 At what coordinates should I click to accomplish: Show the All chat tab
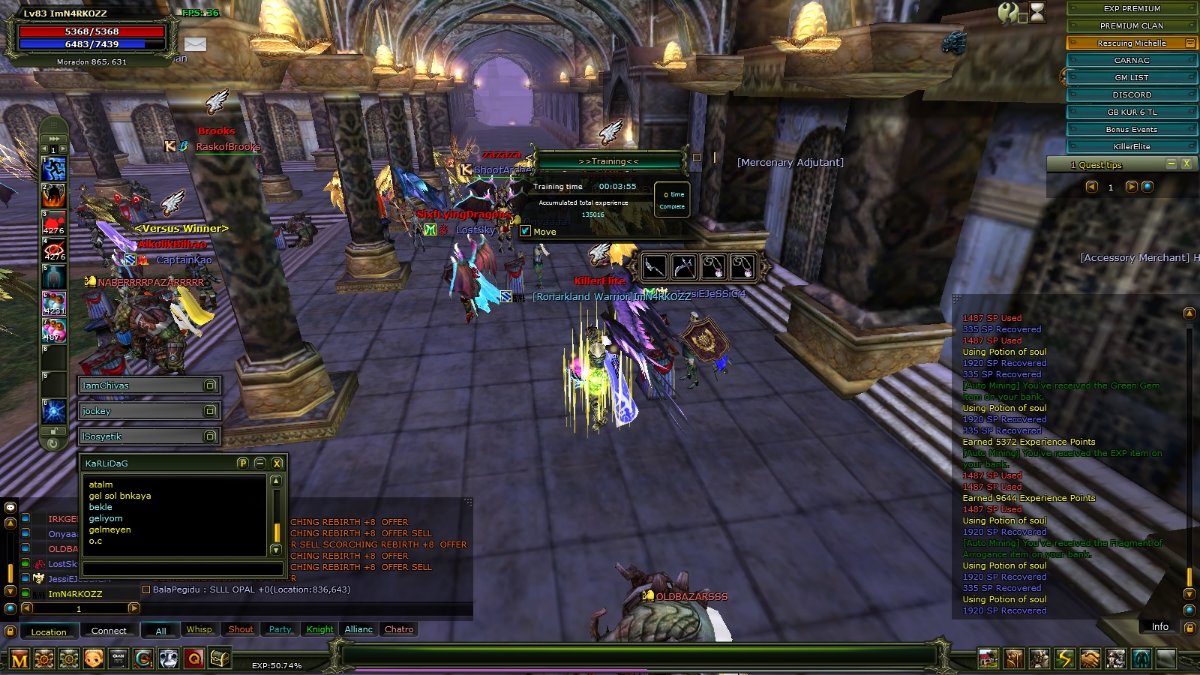click(160, 630)
